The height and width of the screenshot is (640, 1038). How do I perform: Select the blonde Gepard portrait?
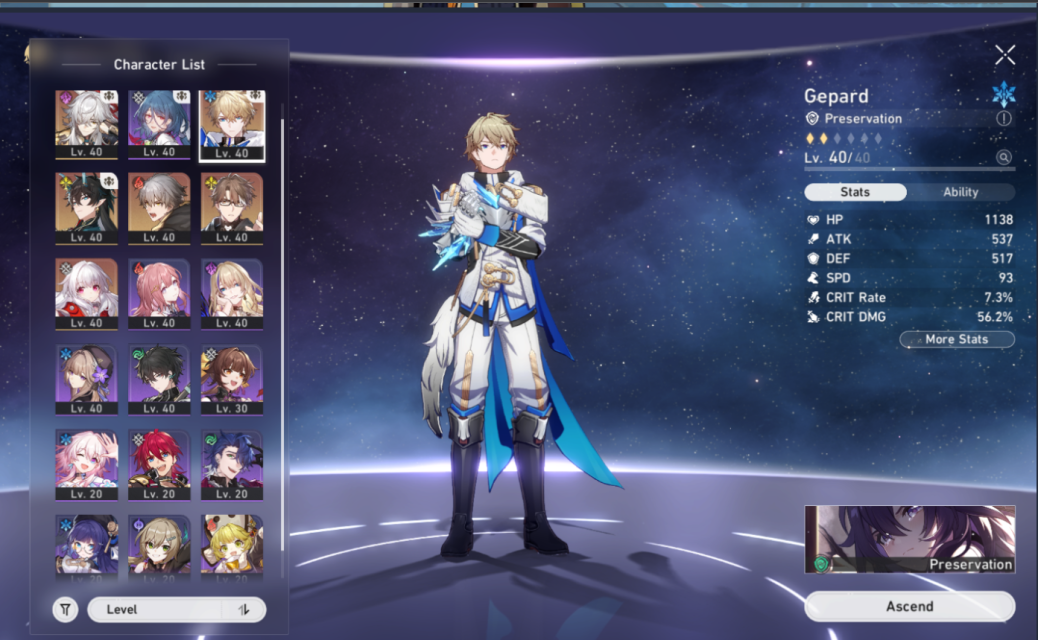(232, 124)
